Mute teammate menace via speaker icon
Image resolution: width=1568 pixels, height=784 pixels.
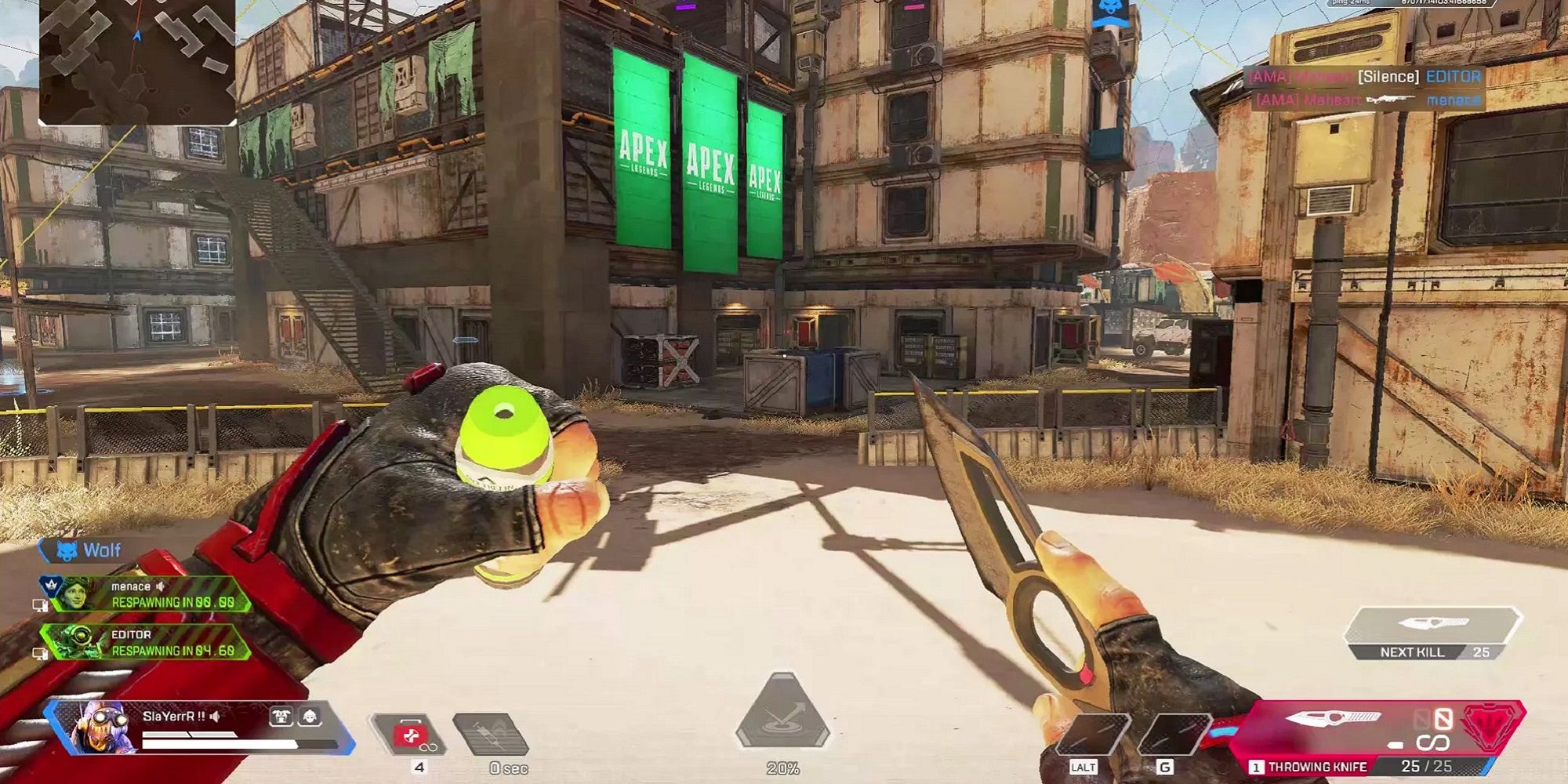click(x=161, y=587)
